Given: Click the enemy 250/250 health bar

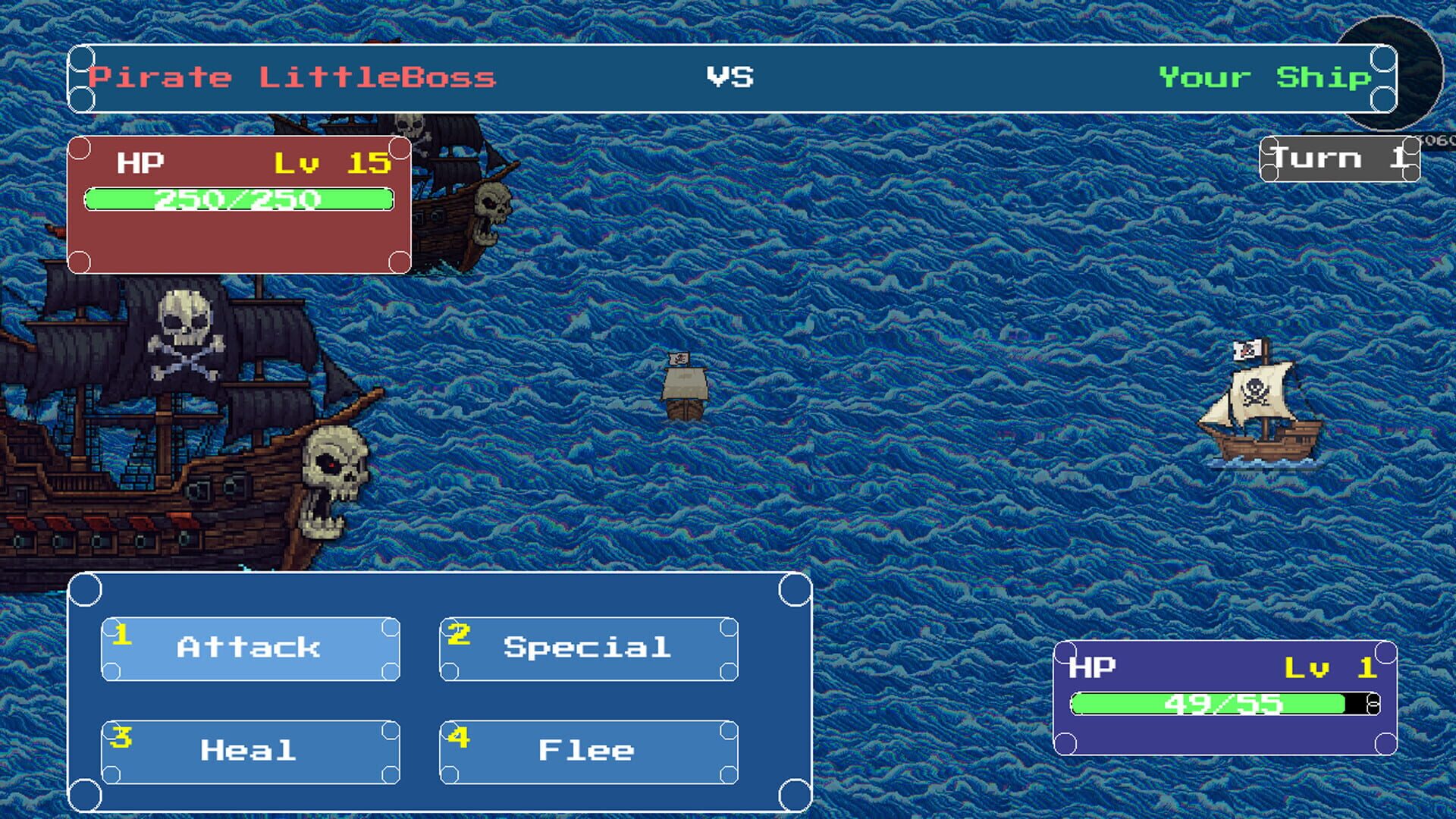Looking at the screenshot, I should point(239,199).
